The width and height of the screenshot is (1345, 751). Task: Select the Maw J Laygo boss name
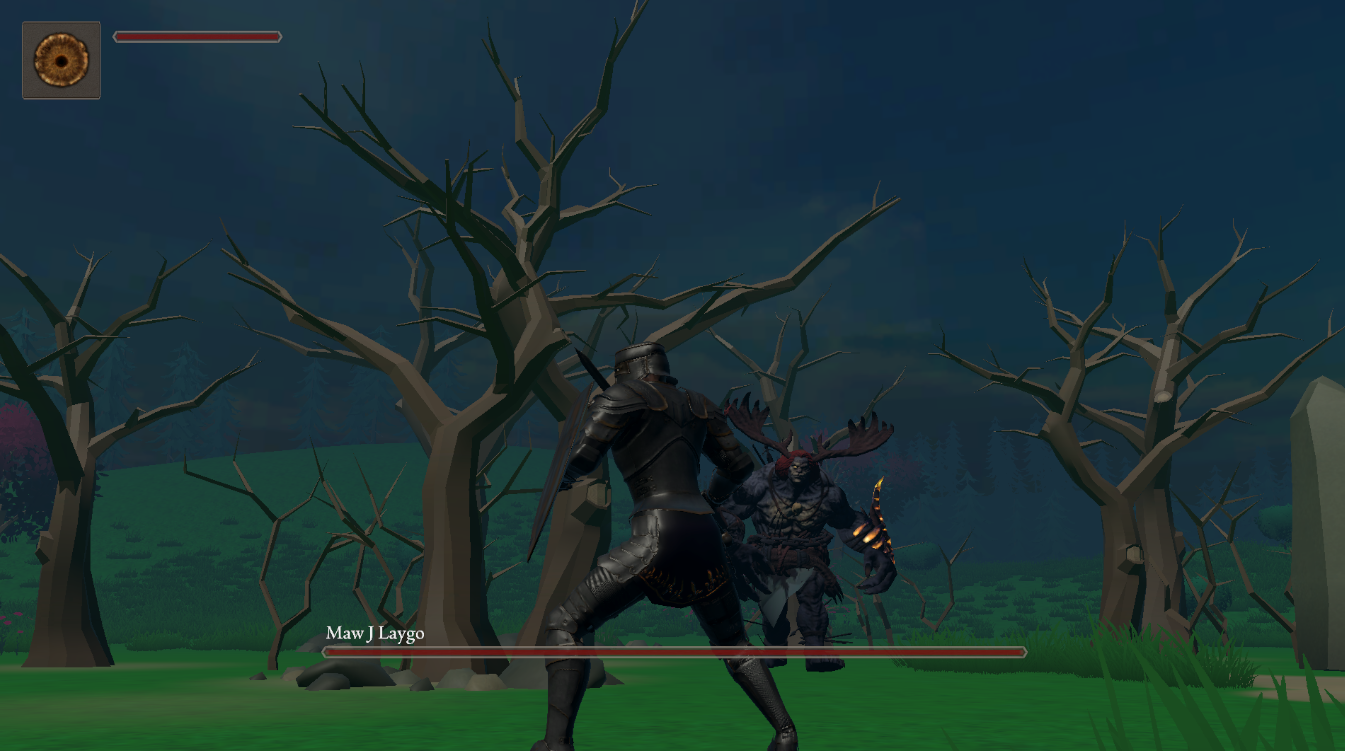(x=375, y=633)
